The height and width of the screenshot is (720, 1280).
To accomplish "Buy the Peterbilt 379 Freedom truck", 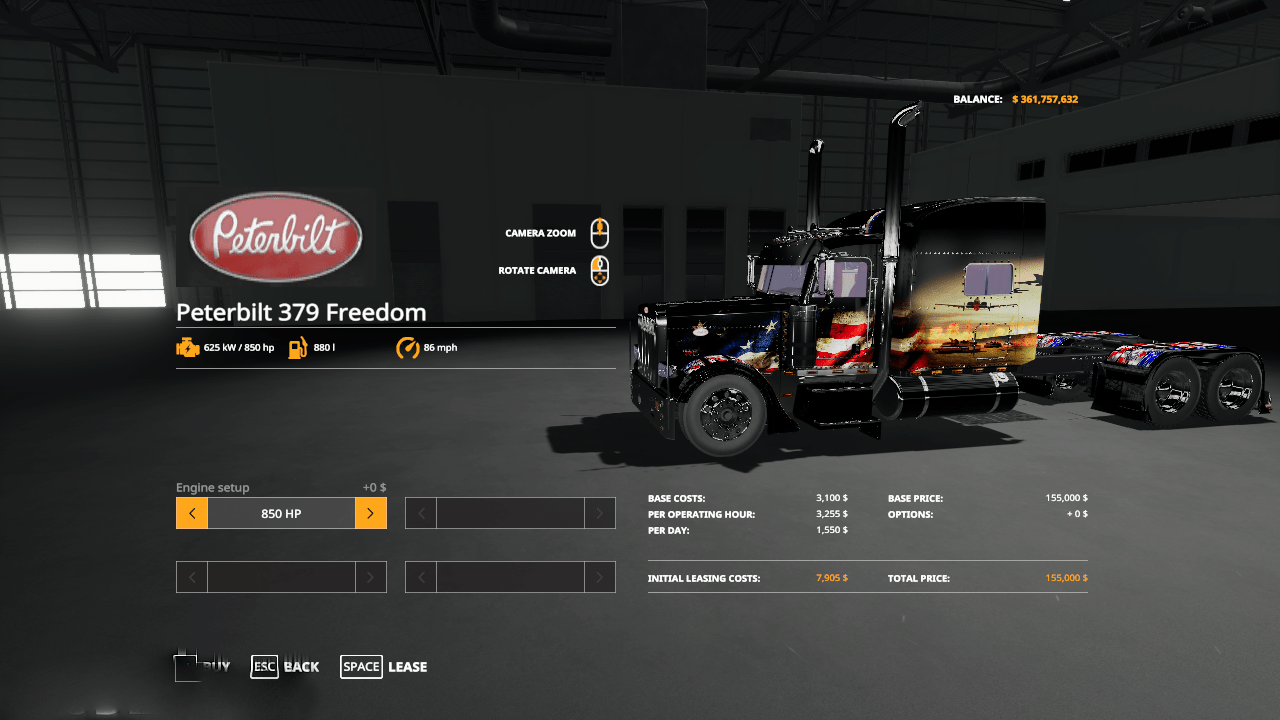I will [x=203, y=667].
